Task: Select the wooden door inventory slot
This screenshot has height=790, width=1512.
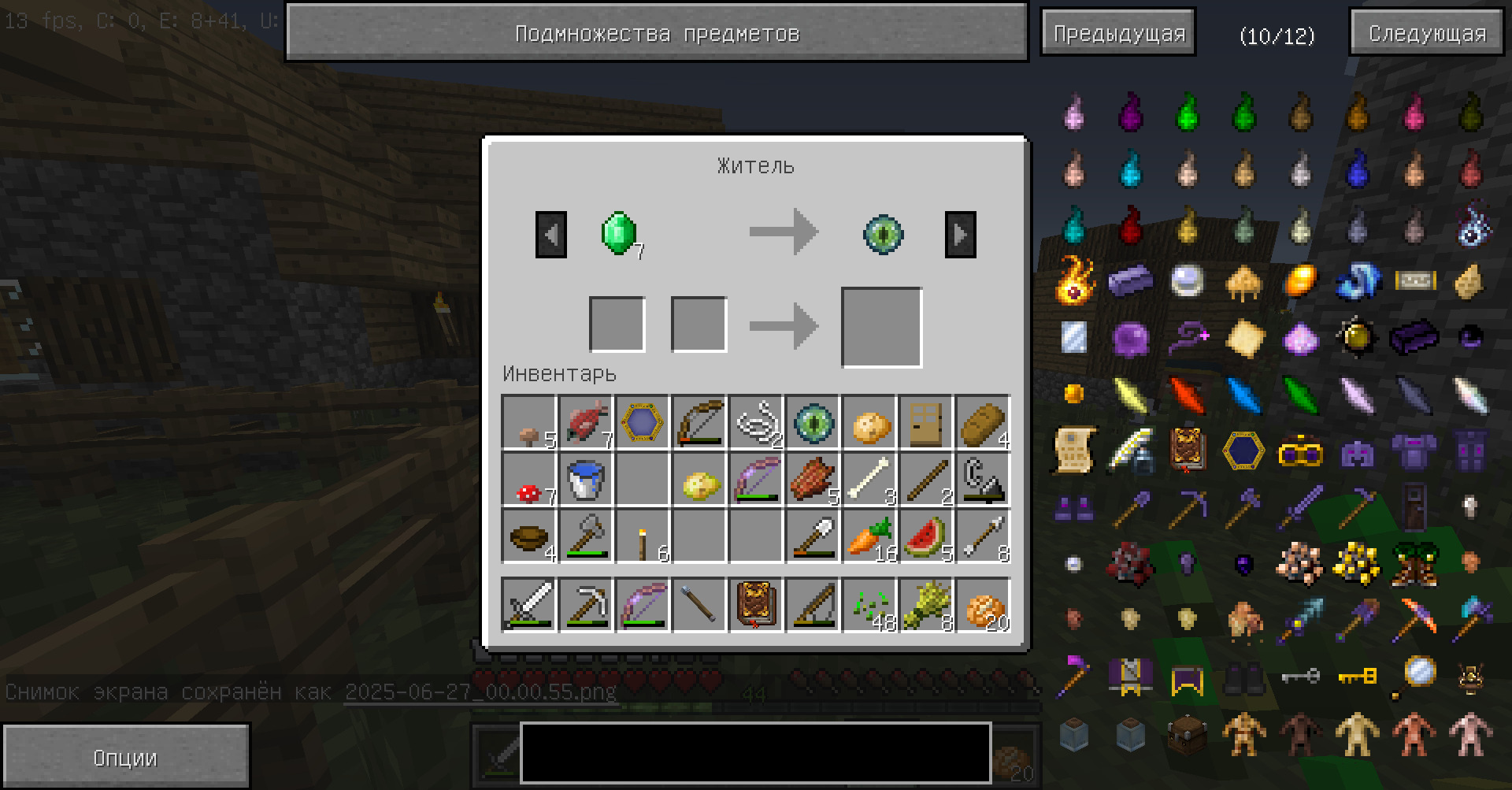Action: click(x=926, y=423)
